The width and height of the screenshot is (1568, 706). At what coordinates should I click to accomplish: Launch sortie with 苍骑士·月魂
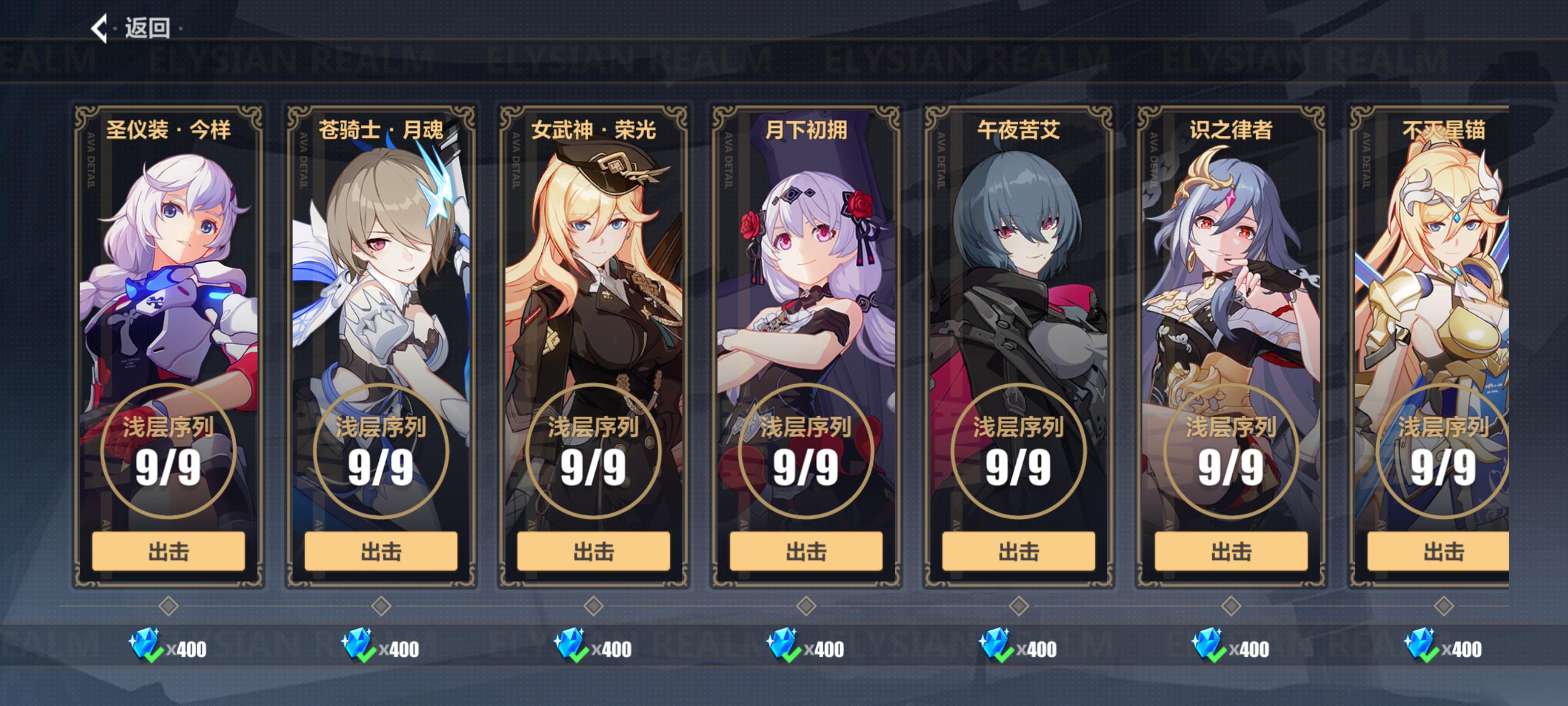[x=381, y=551]
